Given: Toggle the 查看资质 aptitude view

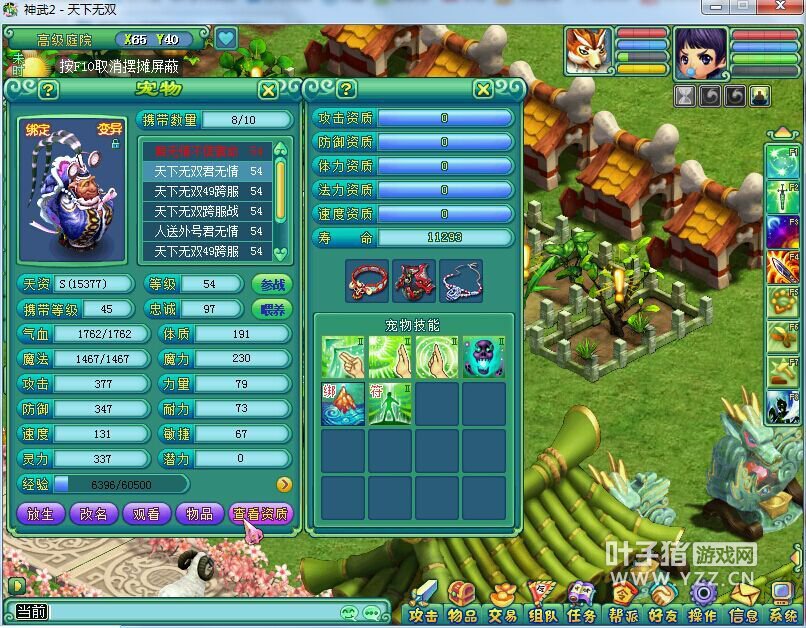Looking at the screenshot, I should (x=260, y=513).
